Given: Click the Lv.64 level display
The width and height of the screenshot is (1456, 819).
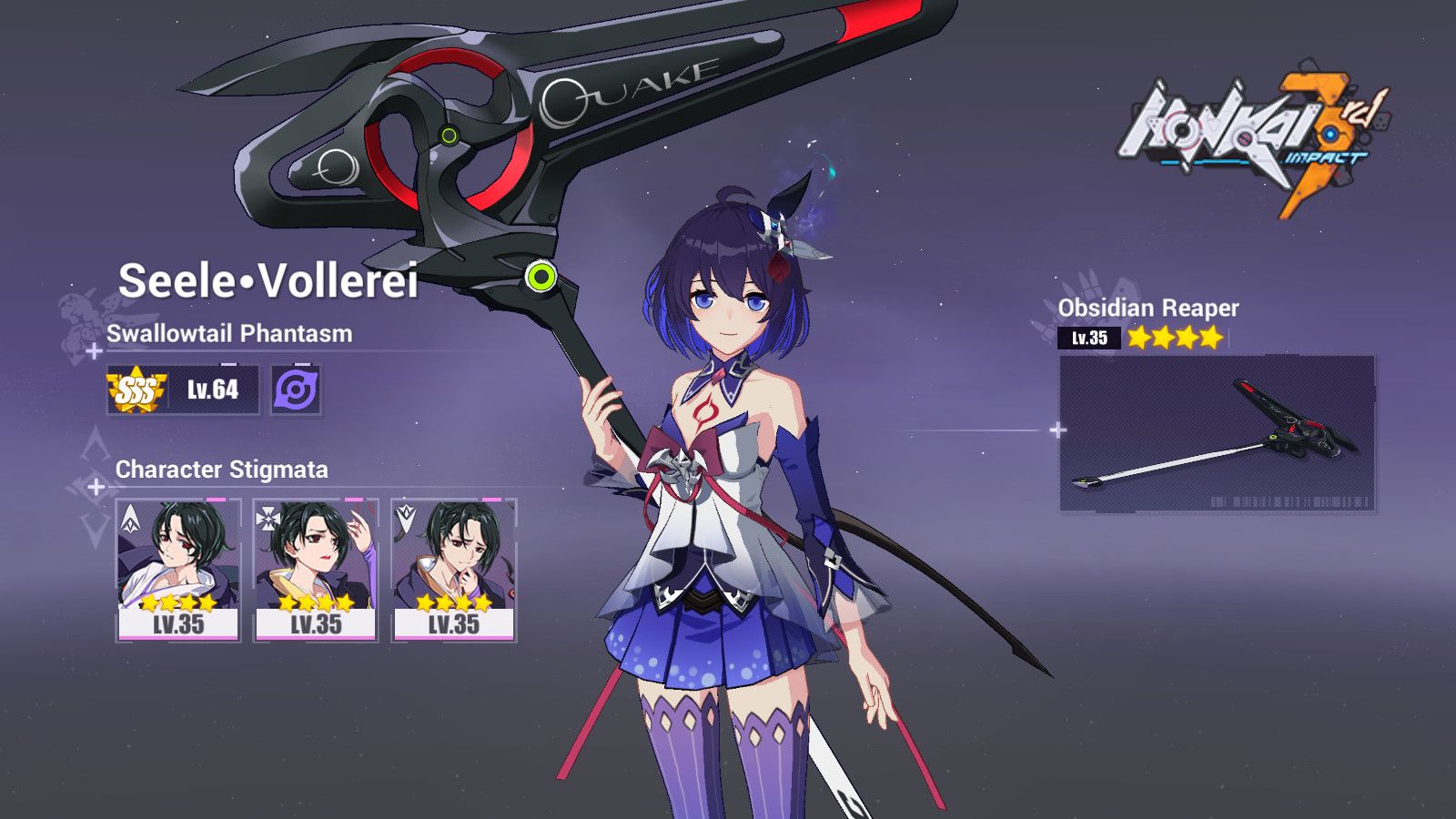Looking at the screenshot, I should click(x=215, y=391).
